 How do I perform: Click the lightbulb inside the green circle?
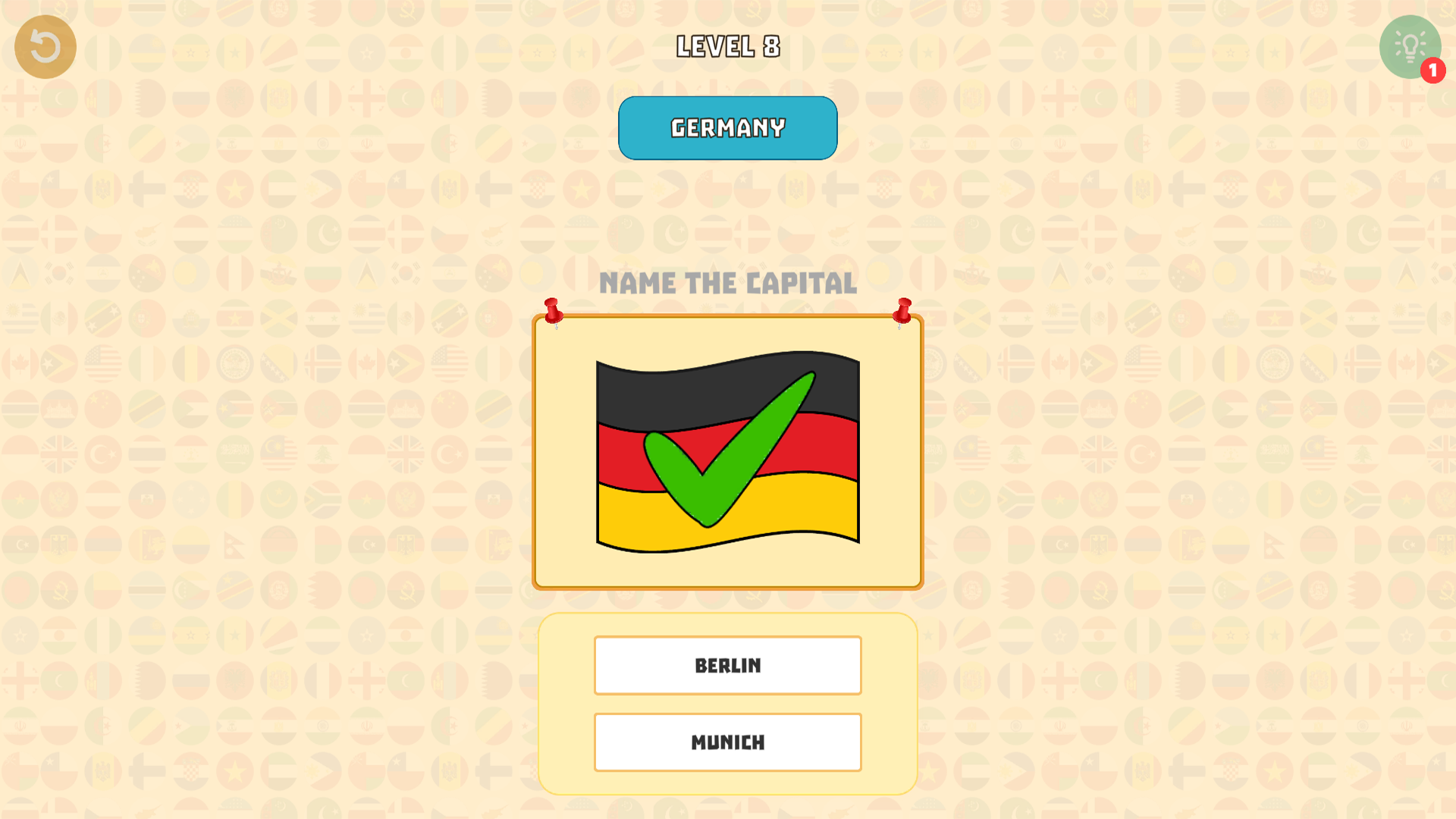(1409, 46)
